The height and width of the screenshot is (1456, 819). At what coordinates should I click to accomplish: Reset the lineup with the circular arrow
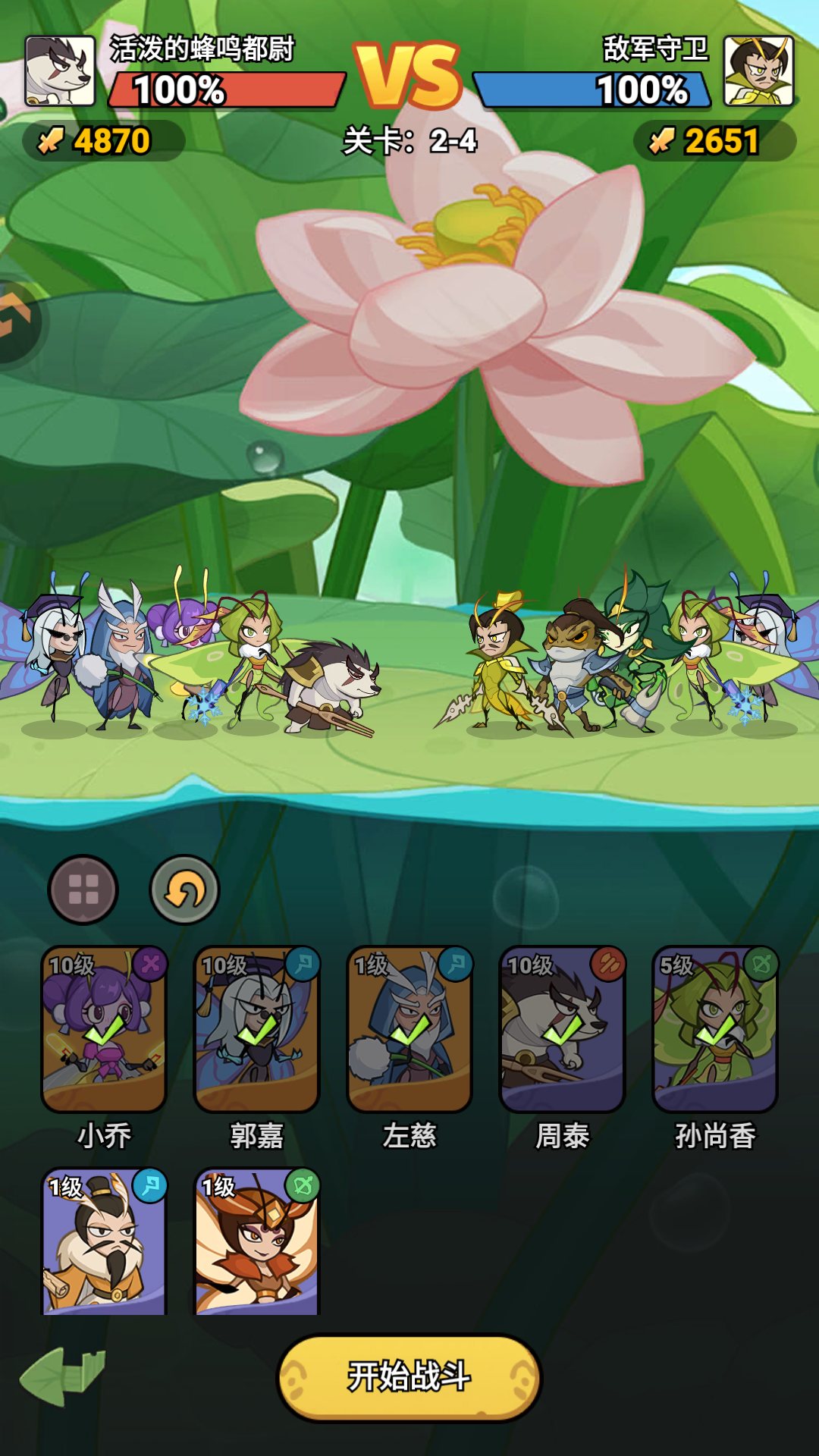click(184, 890)
